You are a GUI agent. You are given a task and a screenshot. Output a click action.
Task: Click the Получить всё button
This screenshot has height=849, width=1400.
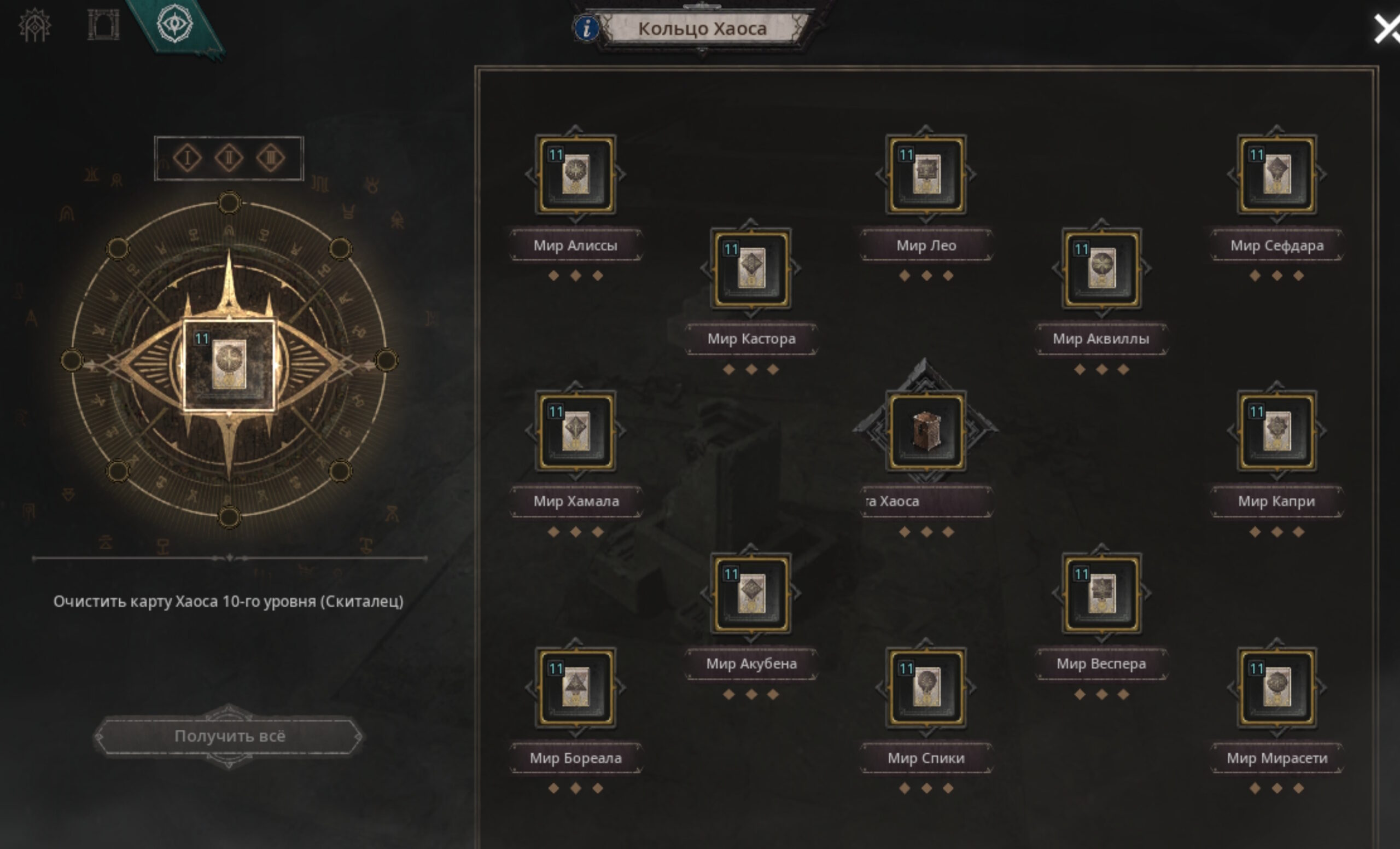[229, 736]
